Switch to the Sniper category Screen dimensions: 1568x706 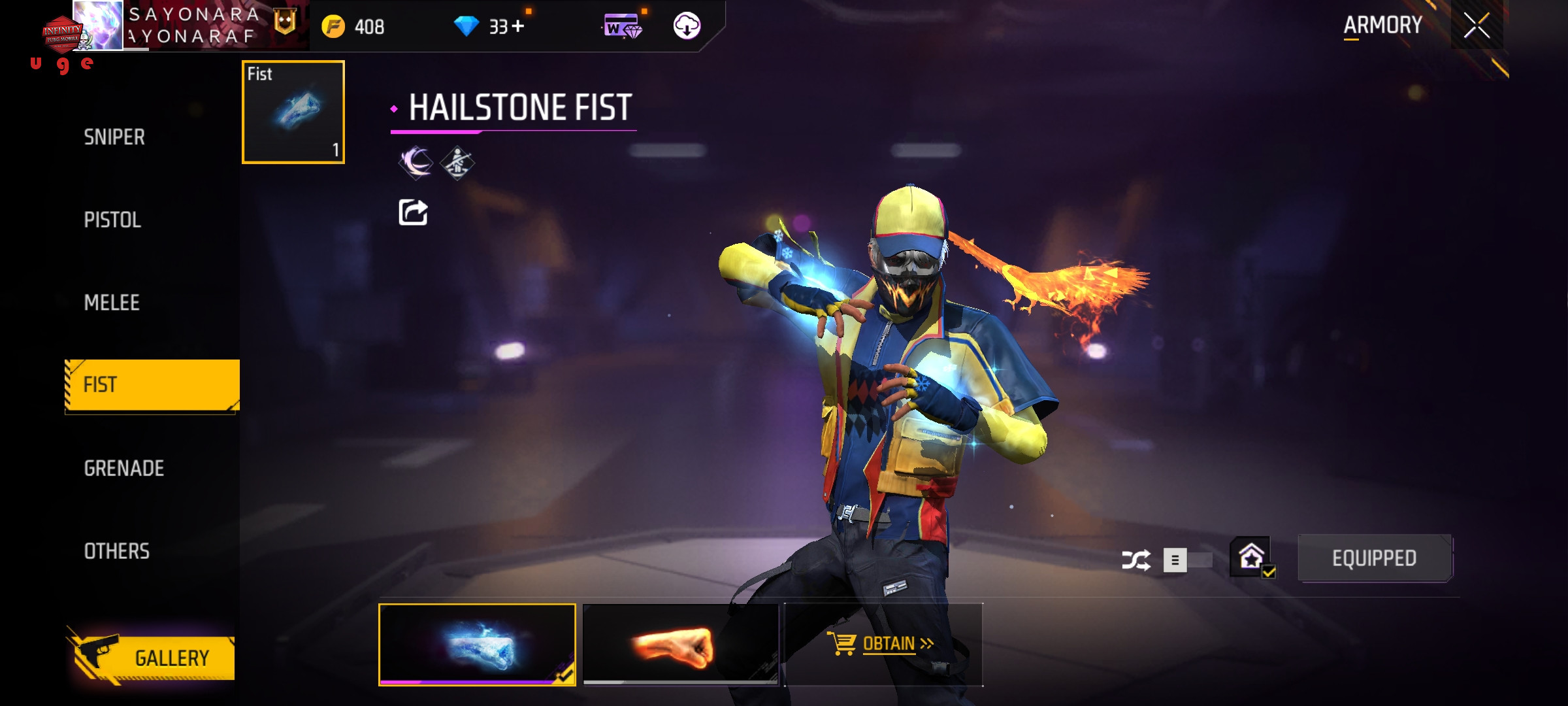click(115, 137)
